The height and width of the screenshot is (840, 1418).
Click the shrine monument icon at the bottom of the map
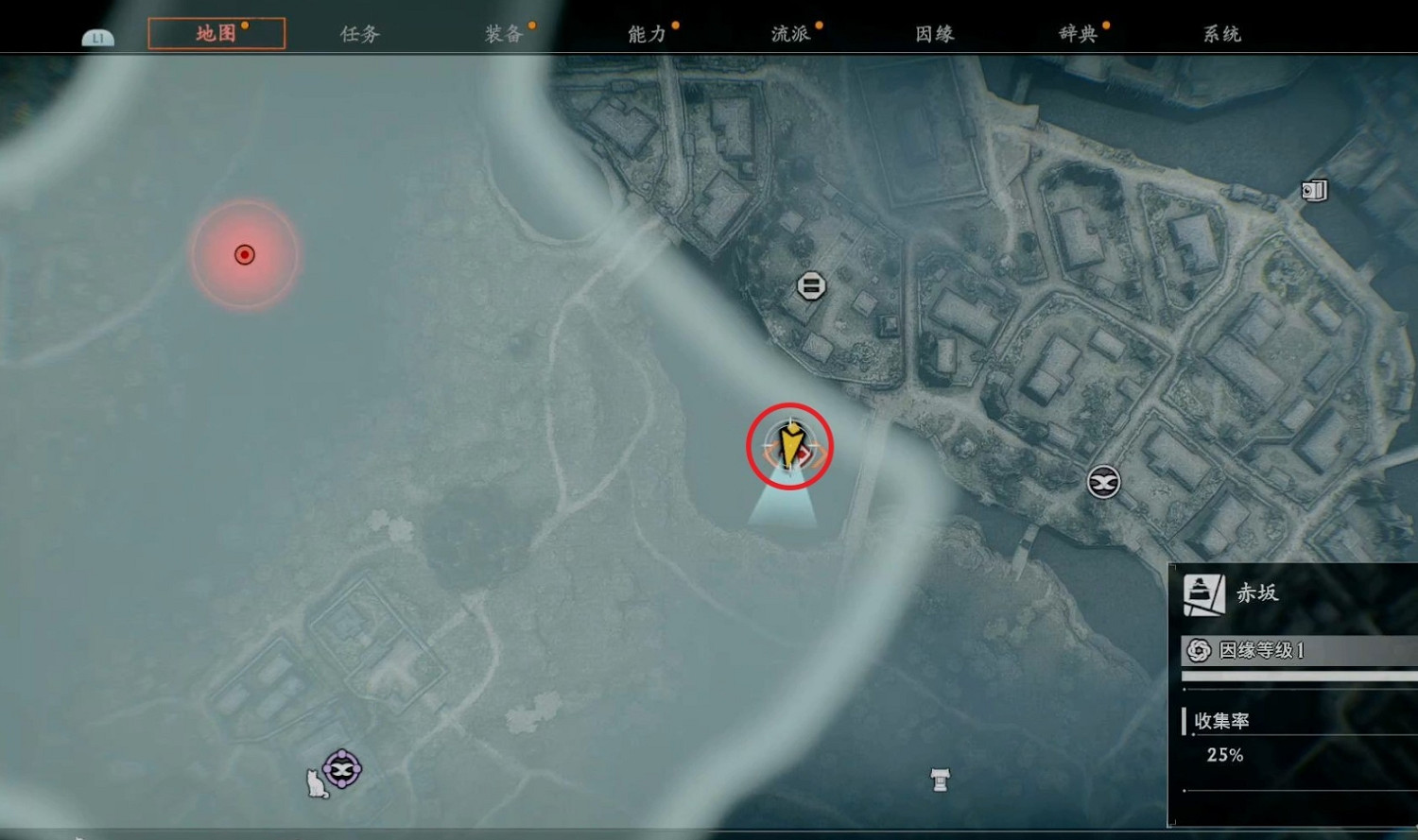tap(940, 780)
